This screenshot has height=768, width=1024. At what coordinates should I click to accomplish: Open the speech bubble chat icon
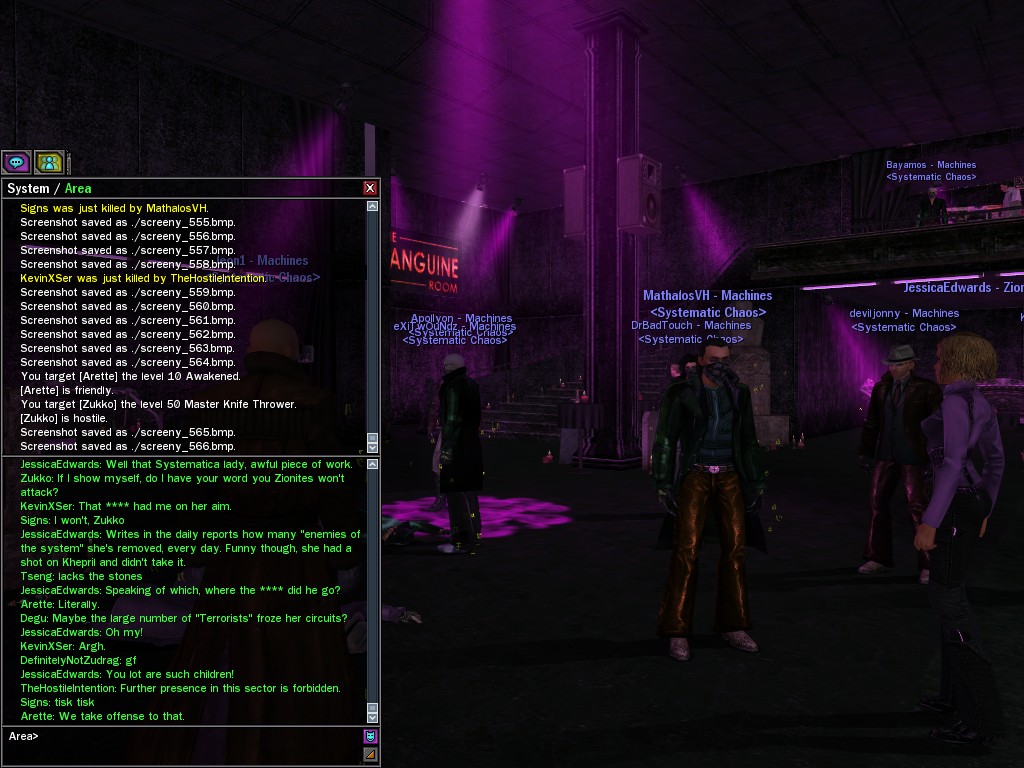pos(16,162)
